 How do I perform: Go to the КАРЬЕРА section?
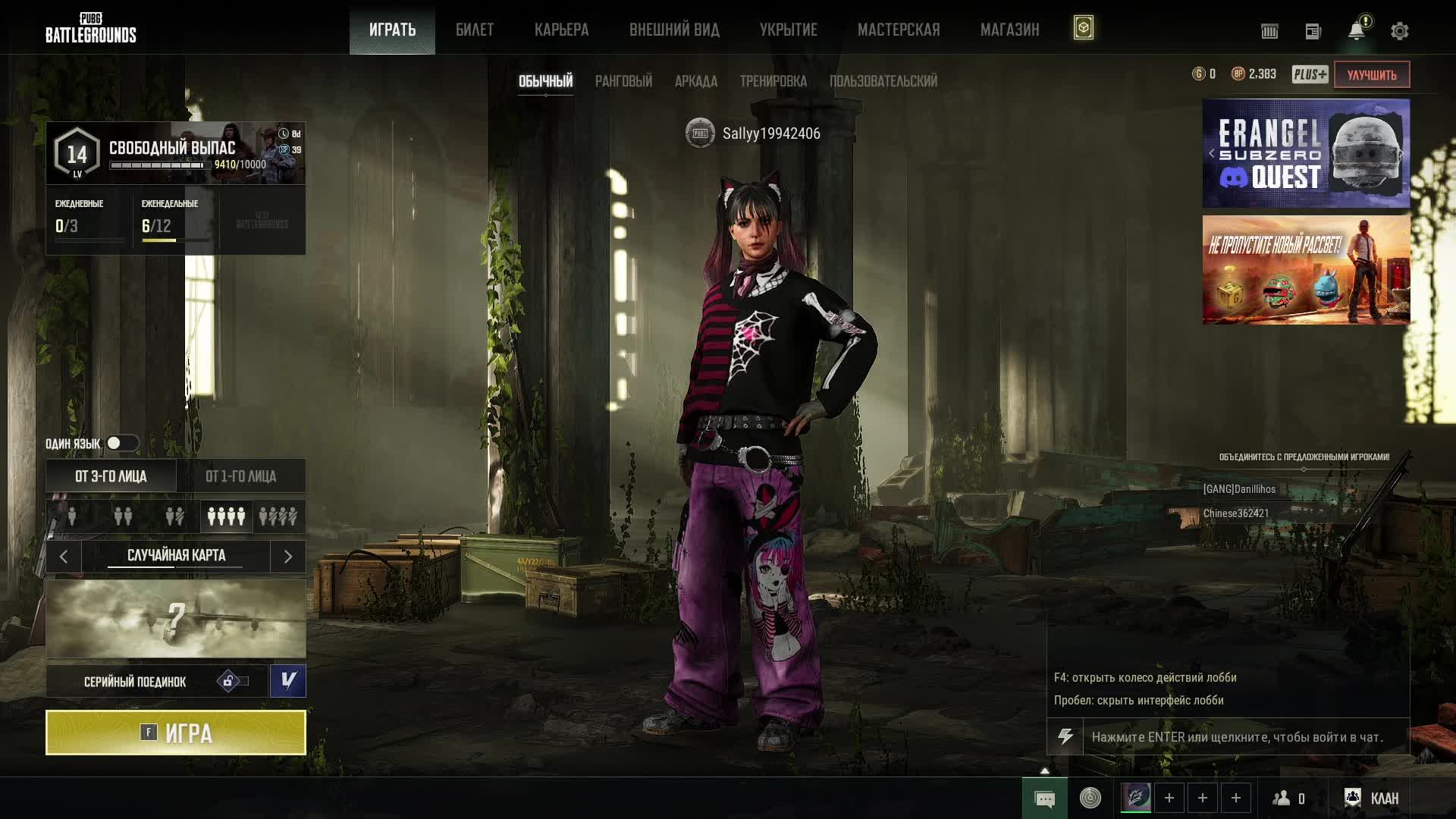click(x=561, y=30)
